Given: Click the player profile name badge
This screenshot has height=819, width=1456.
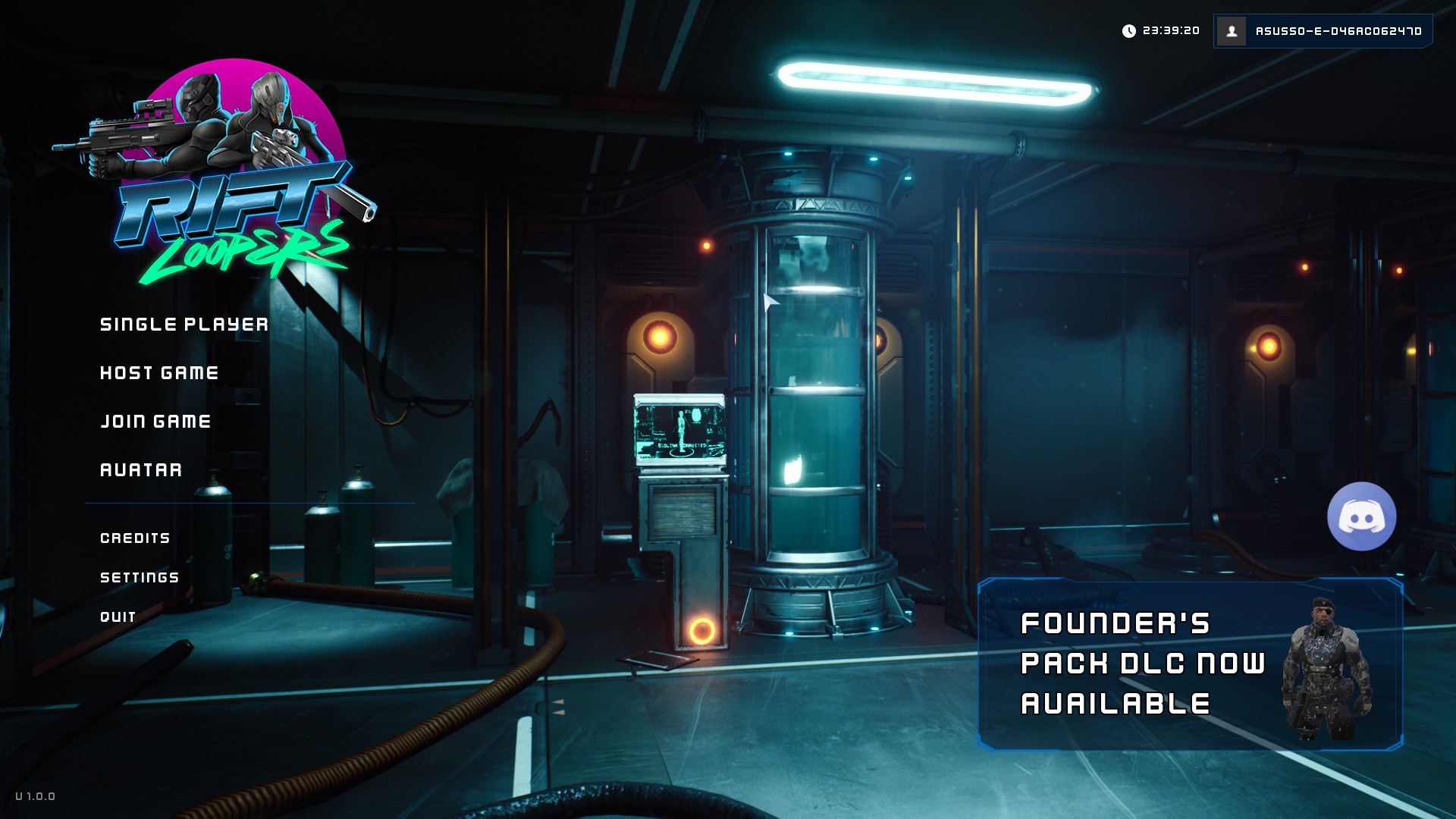Looking at the screenshot, I should coord(1323,31).
